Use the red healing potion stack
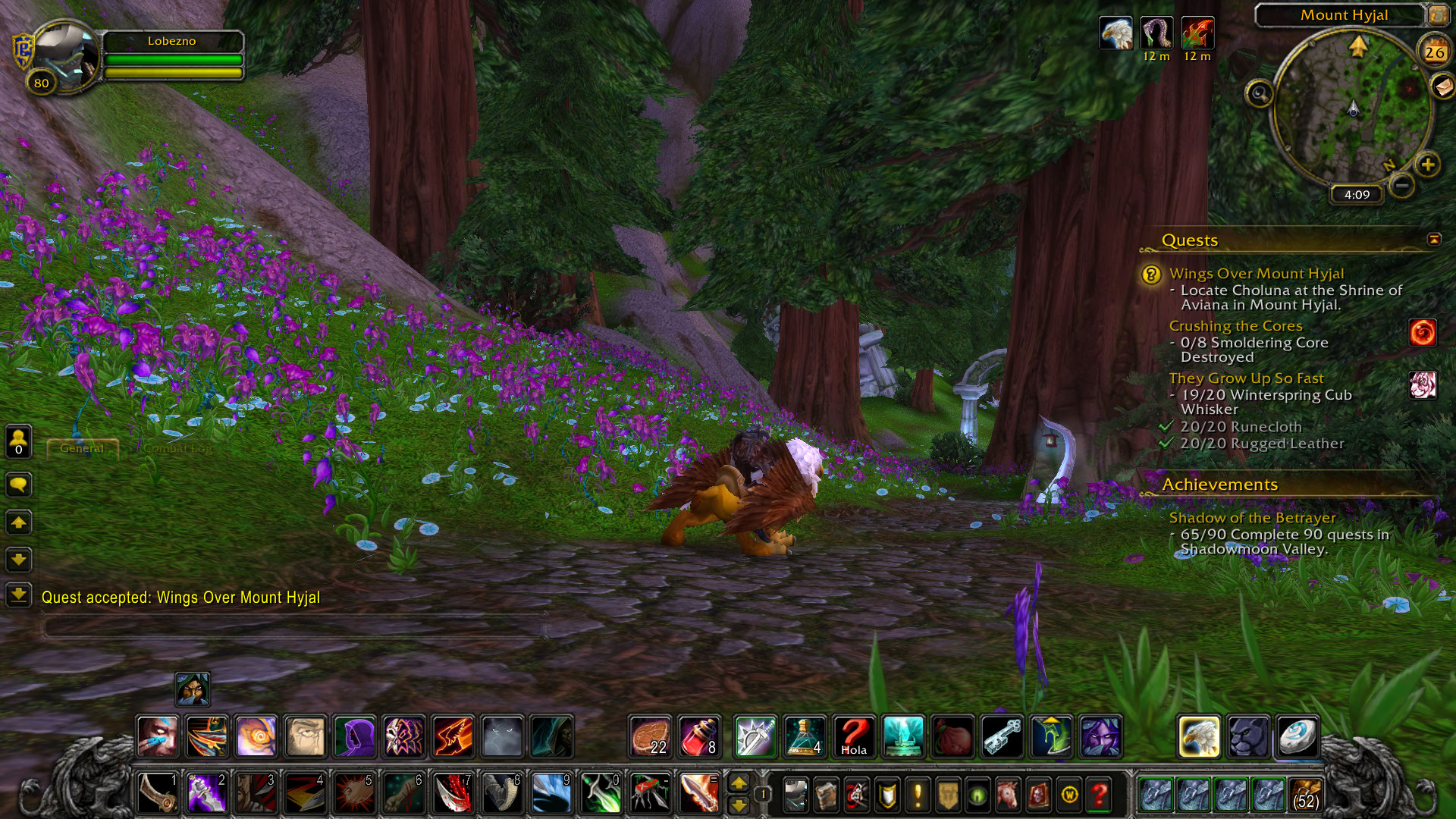 click(700, 736)
